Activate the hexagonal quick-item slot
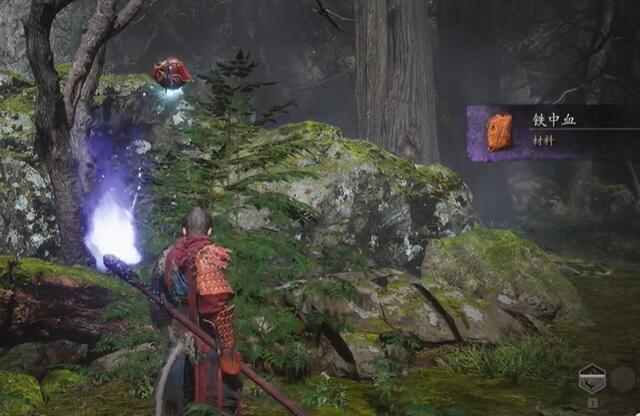The width and height of the screenshot is (640, 416). pyautogui.click(x=591, y=379)
